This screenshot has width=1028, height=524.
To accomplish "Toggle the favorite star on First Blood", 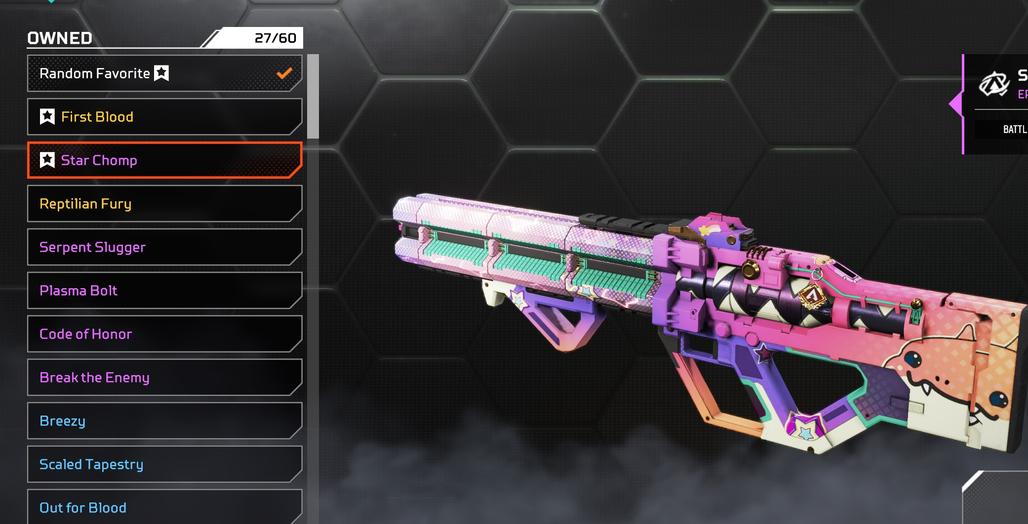I will [x=47, y=117].
